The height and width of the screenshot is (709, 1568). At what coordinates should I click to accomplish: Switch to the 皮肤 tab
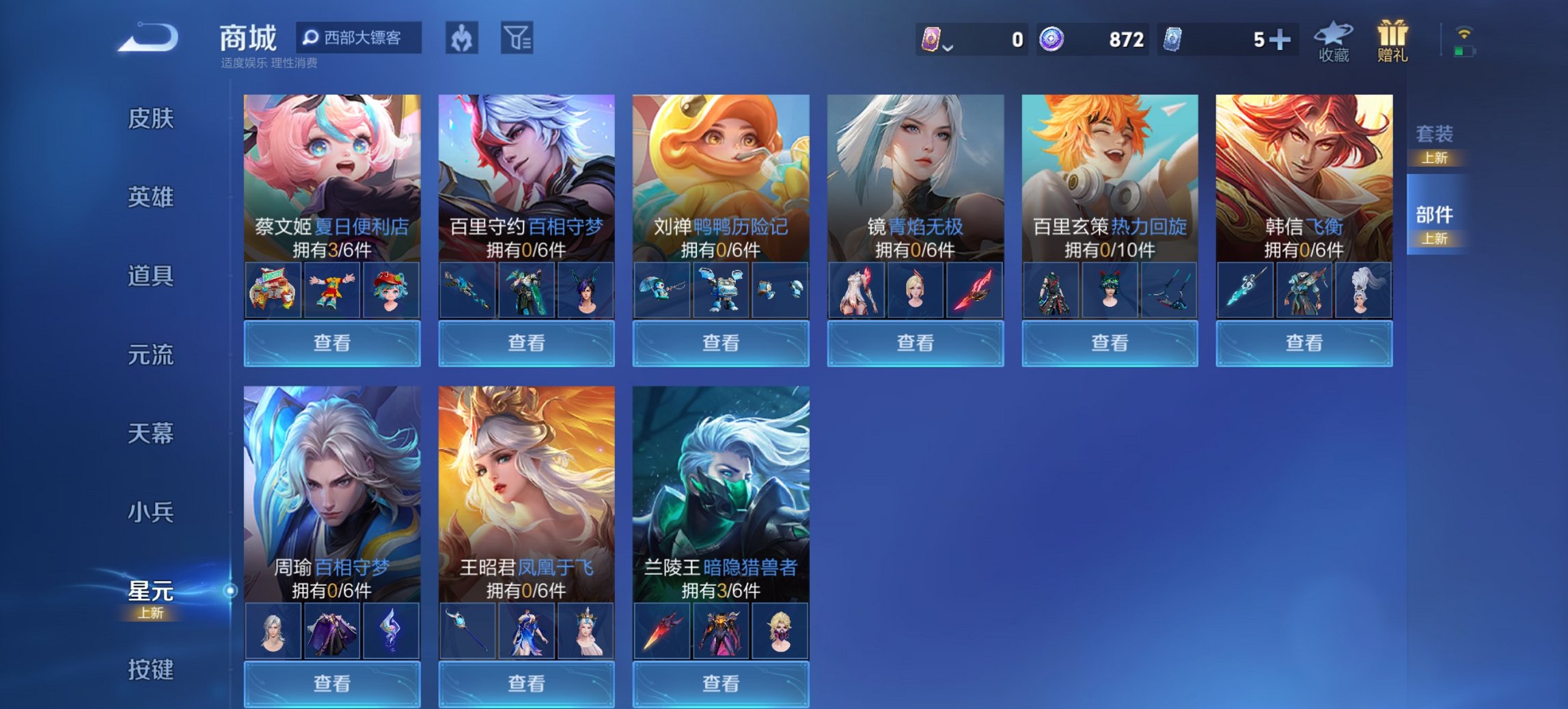click(151, 118)
